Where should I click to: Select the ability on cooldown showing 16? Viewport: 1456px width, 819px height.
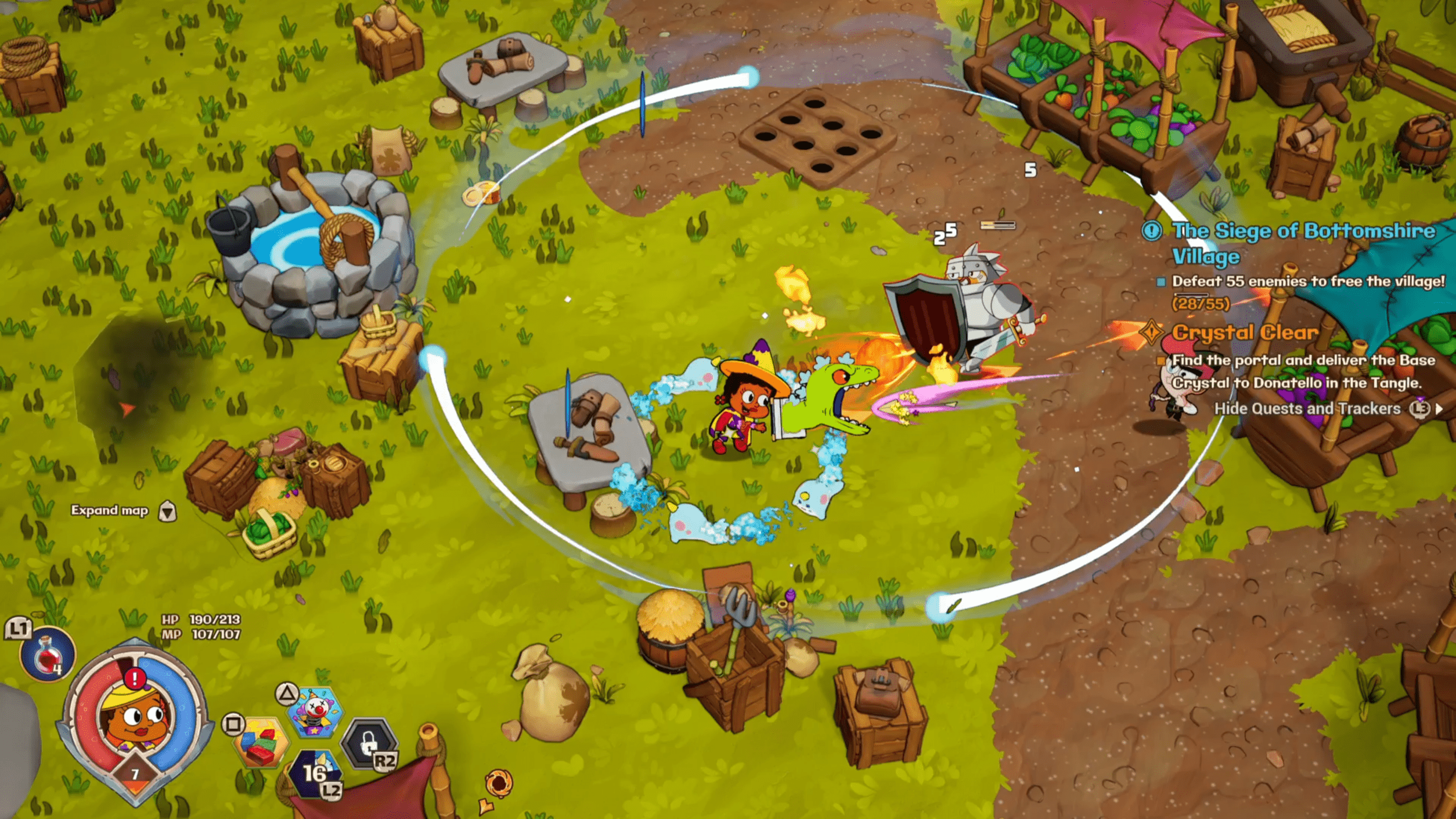[315, 773]
